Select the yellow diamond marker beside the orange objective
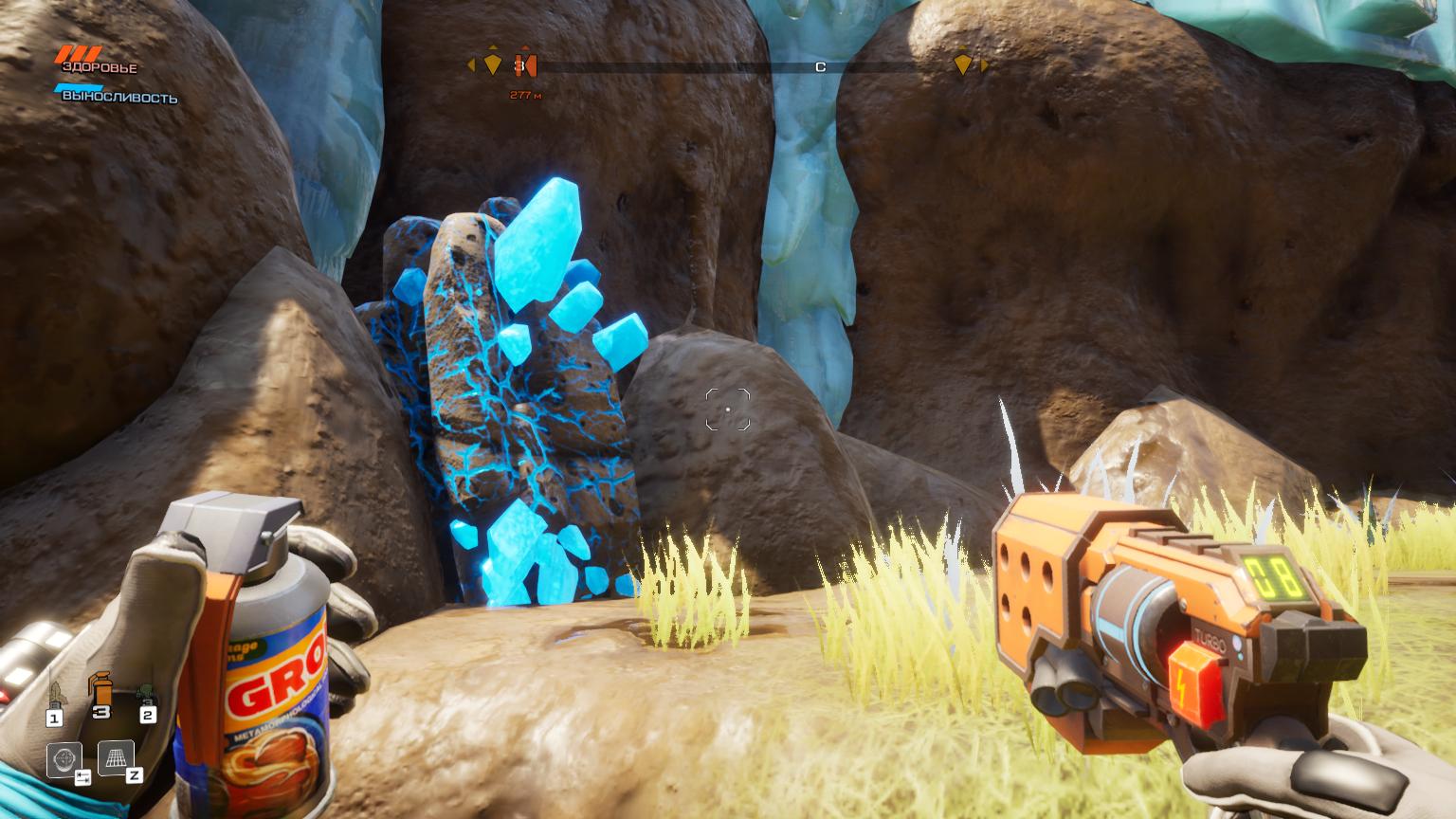Screen dimensions: 1456x819 [492, 64]
